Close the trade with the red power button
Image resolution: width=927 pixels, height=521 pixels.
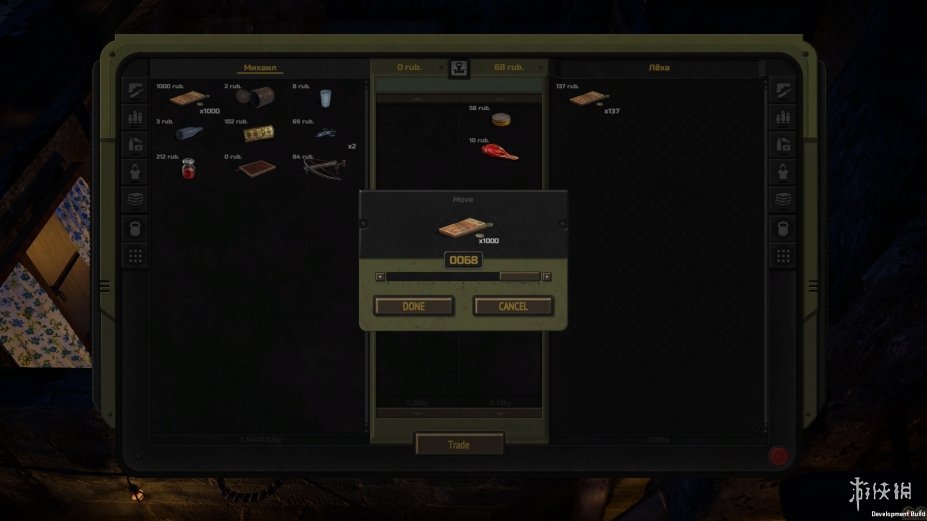779,455
